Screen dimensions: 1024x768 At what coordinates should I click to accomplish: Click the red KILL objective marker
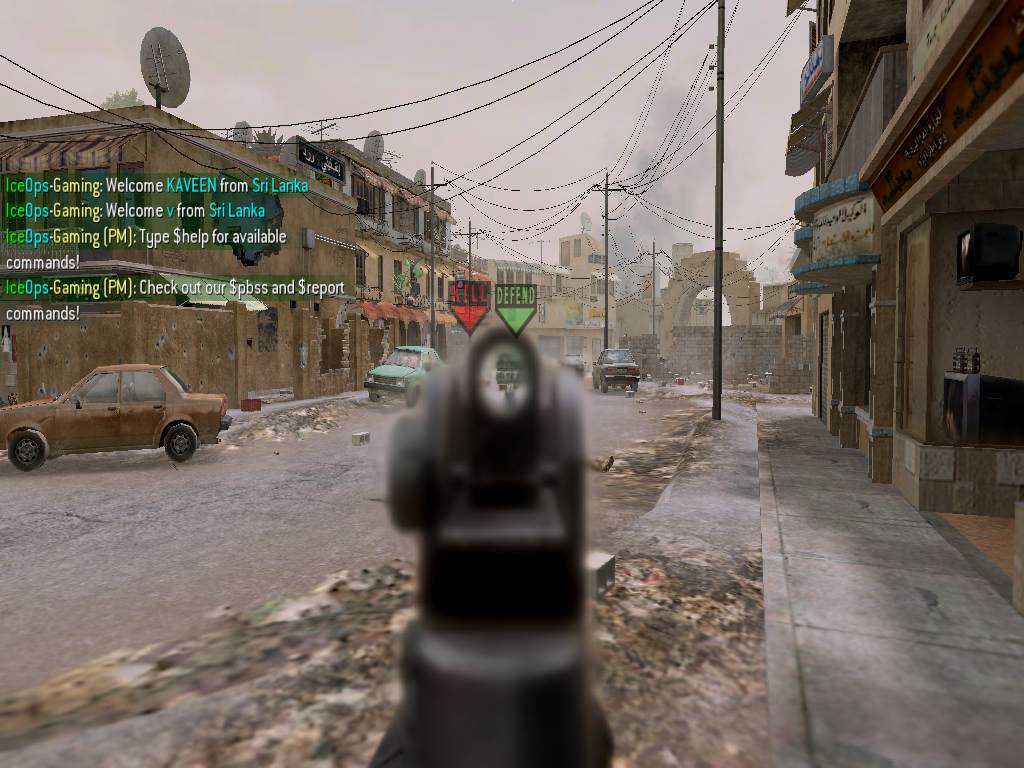(469, 304)
